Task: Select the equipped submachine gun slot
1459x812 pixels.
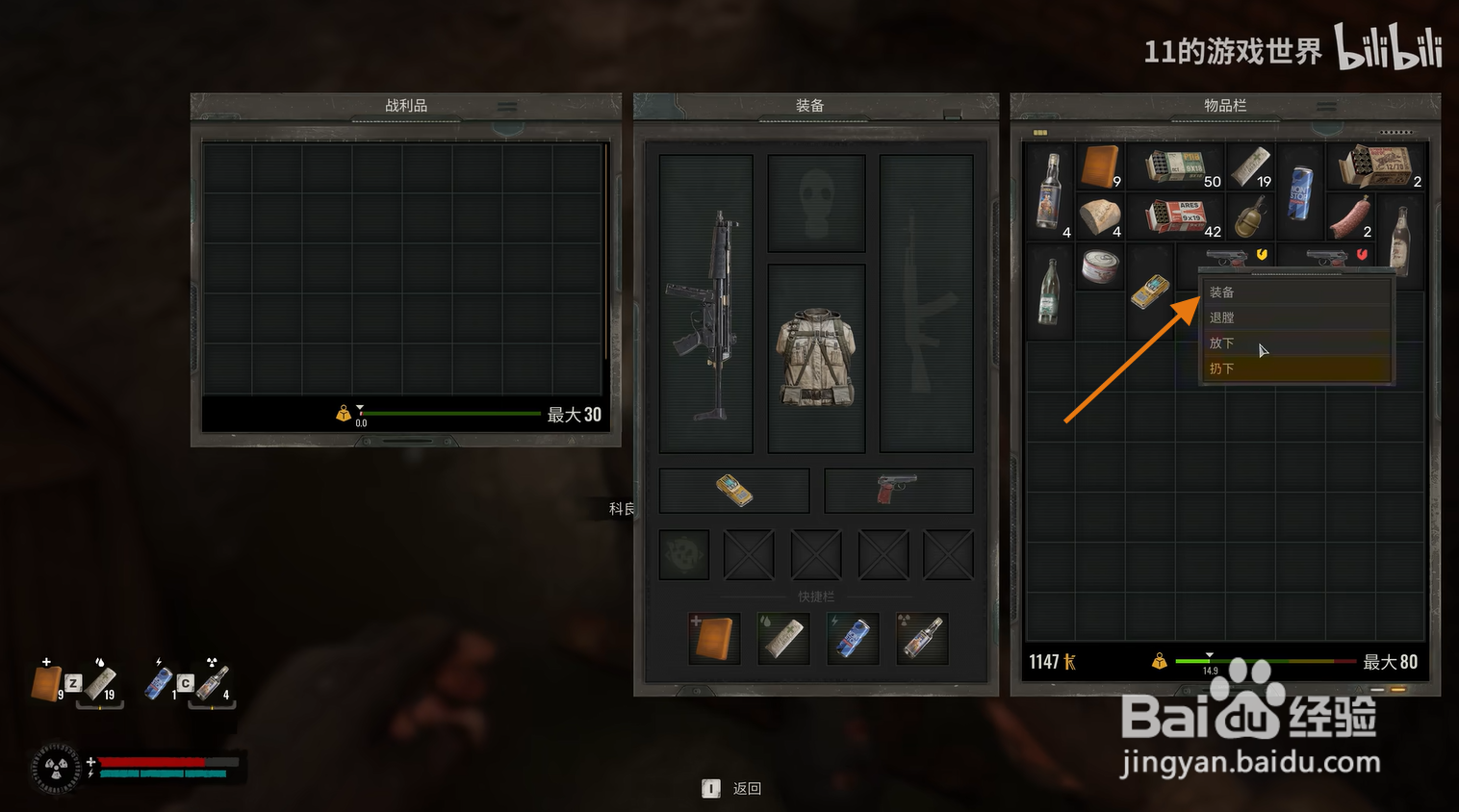Action: [x=706, y=304]
